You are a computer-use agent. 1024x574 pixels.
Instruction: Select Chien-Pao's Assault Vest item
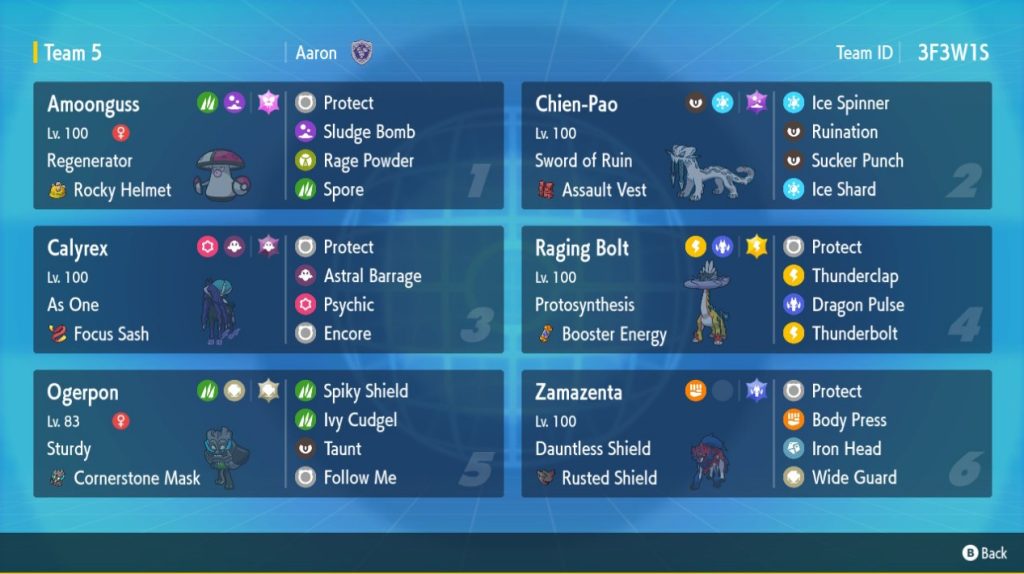click(603, 190)
